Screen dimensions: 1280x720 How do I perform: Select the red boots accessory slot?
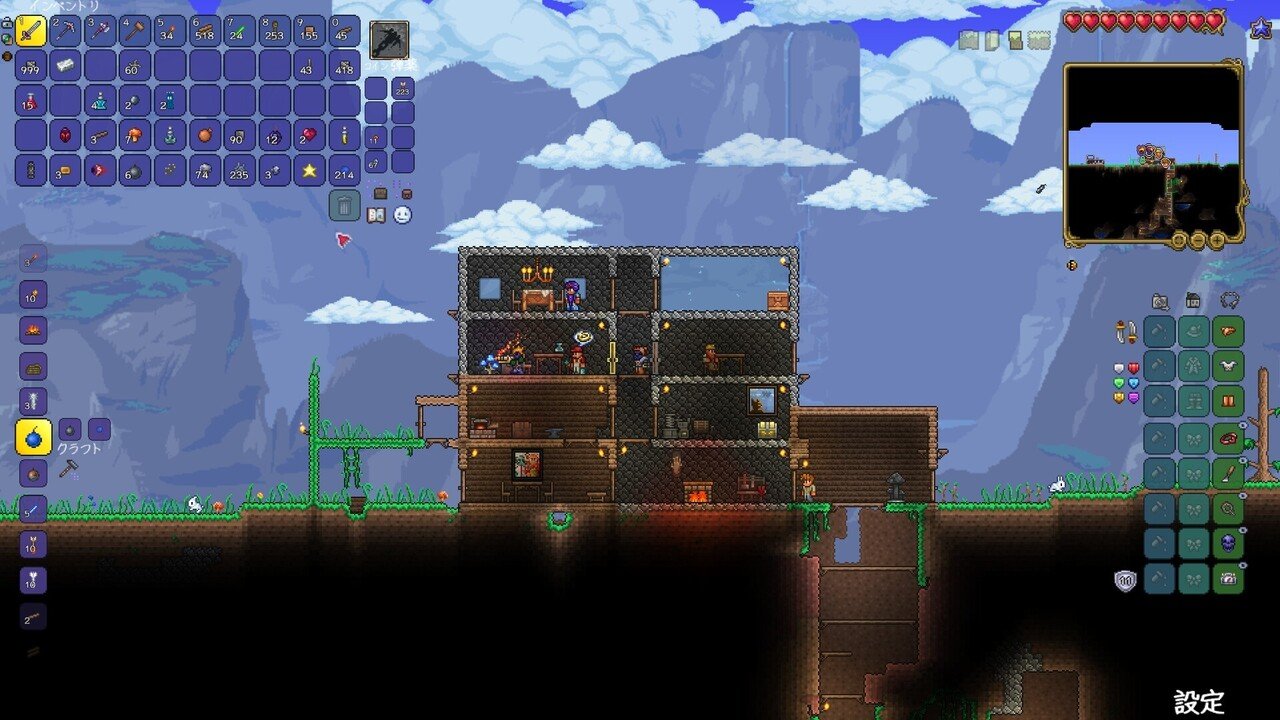1228,402
